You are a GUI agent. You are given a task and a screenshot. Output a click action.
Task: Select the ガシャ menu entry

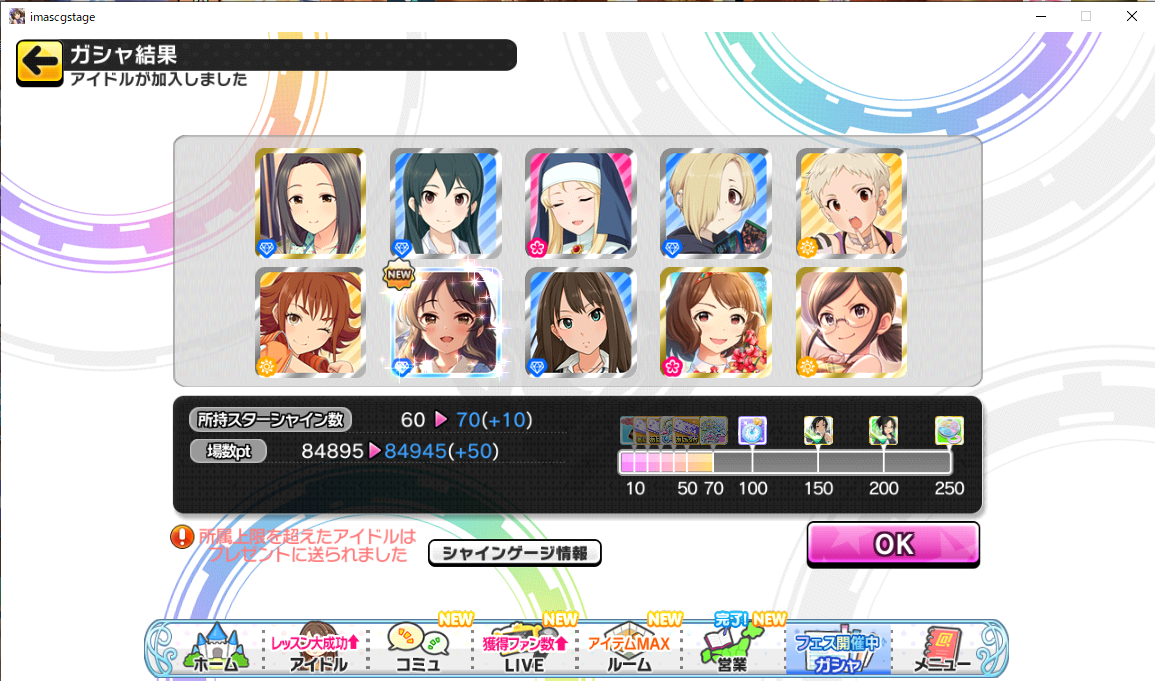(x=838, y=648)
